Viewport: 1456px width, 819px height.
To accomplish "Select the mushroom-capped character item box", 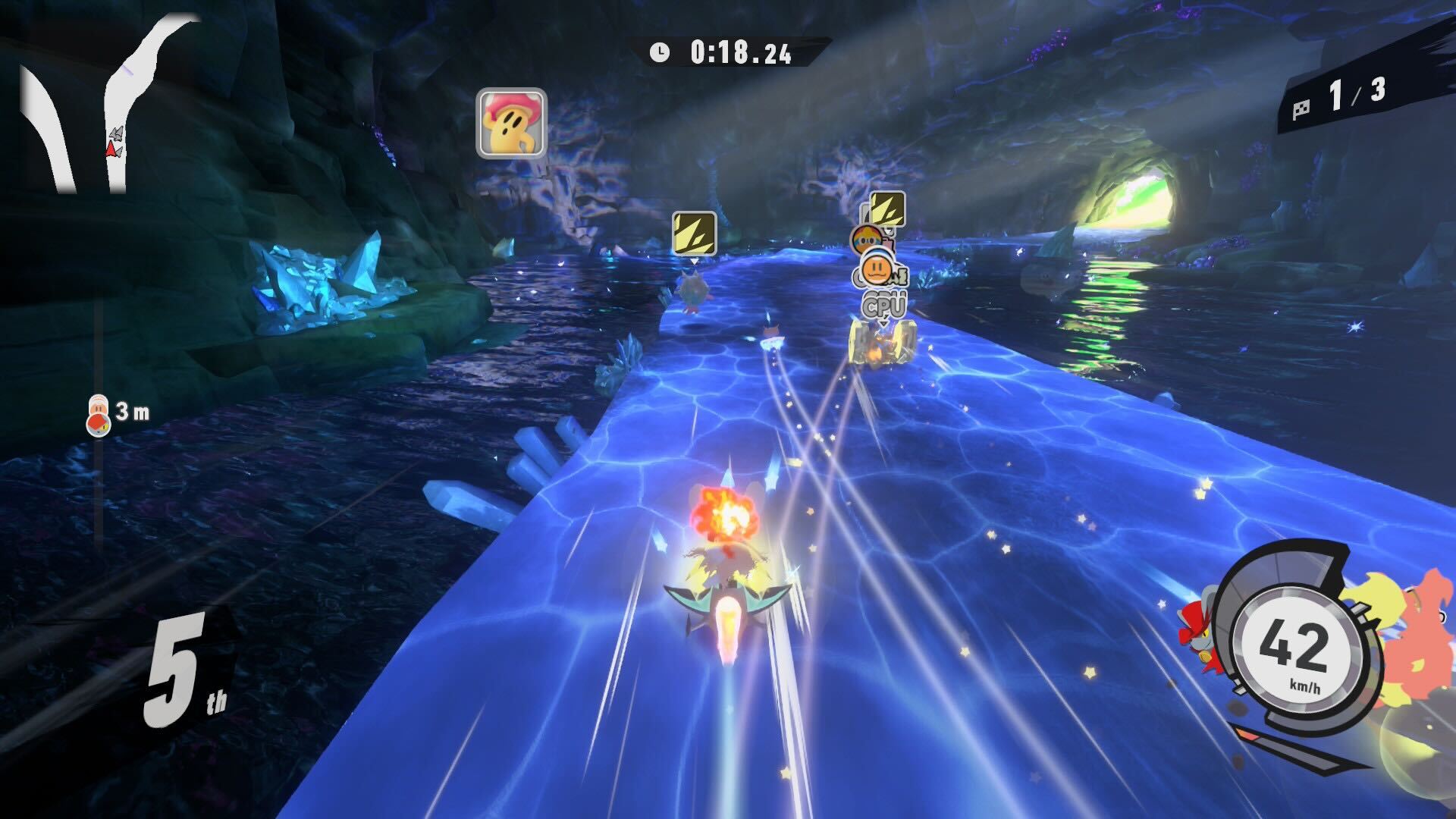I will tap(511, 123).
